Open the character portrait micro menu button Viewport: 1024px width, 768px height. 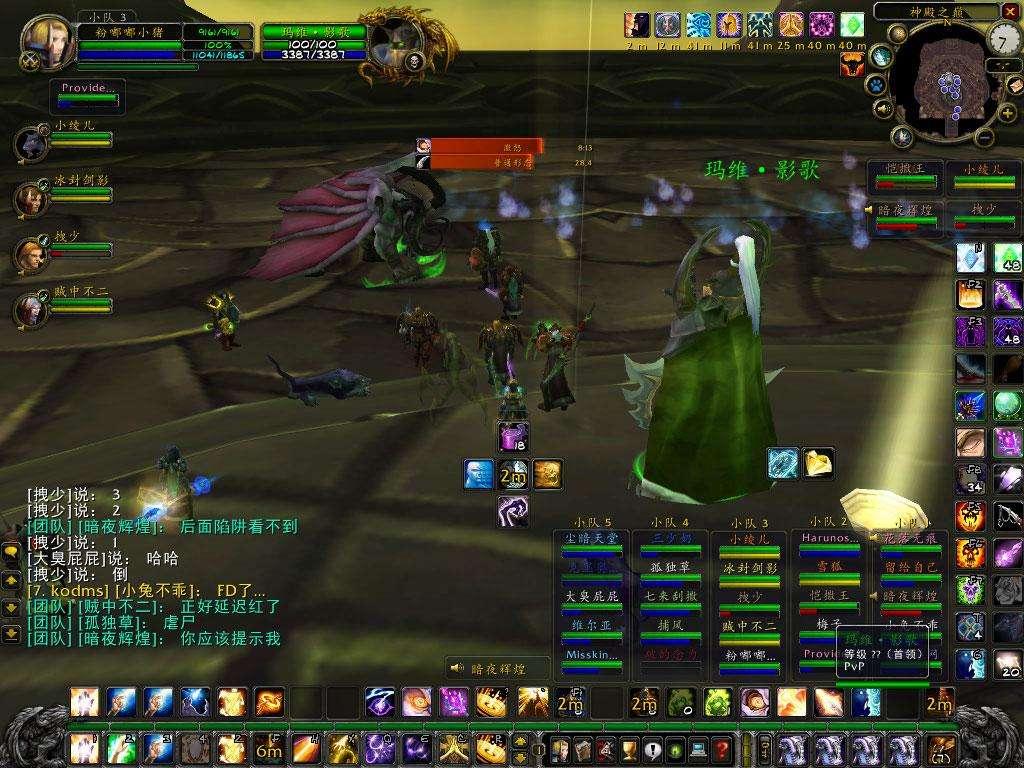(558, 749)
